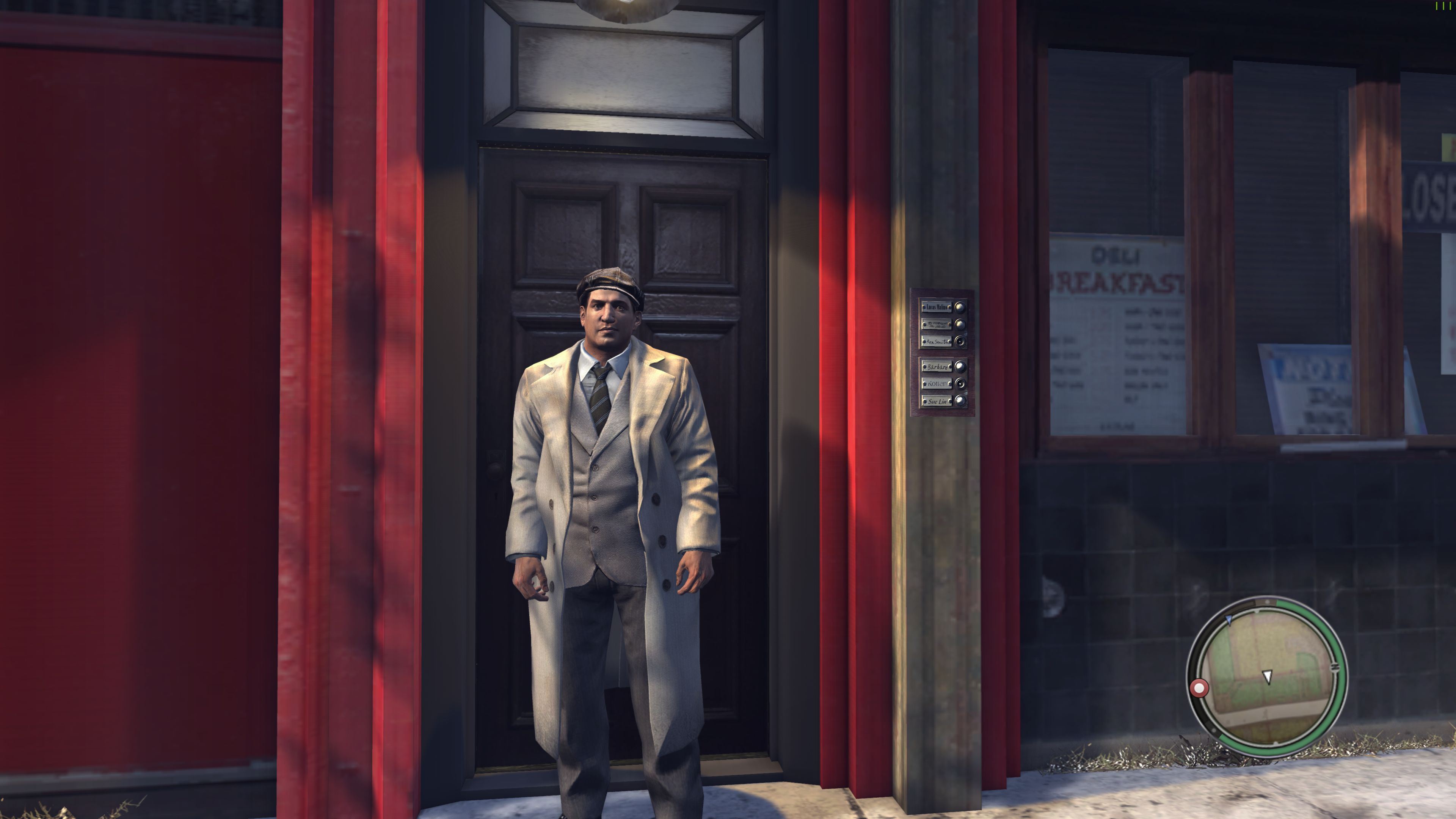The width and height of the screenshot is (1456, 819).
Task: Click the white player arrow on the minimap
Action: click(x=1267, y=676)
